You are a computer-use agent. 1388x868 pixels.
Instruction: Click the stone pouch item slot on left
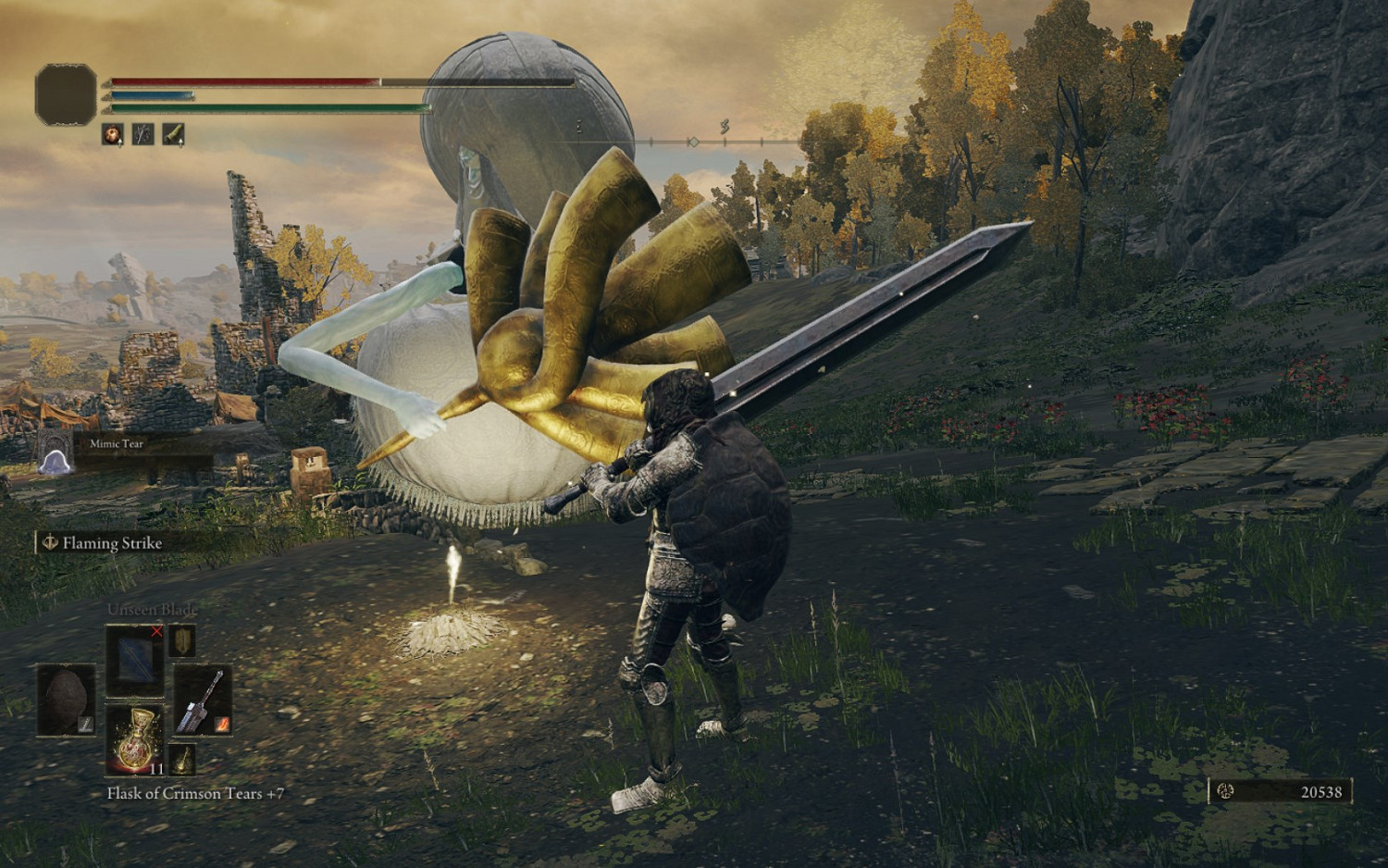click(x=66, y=699)
